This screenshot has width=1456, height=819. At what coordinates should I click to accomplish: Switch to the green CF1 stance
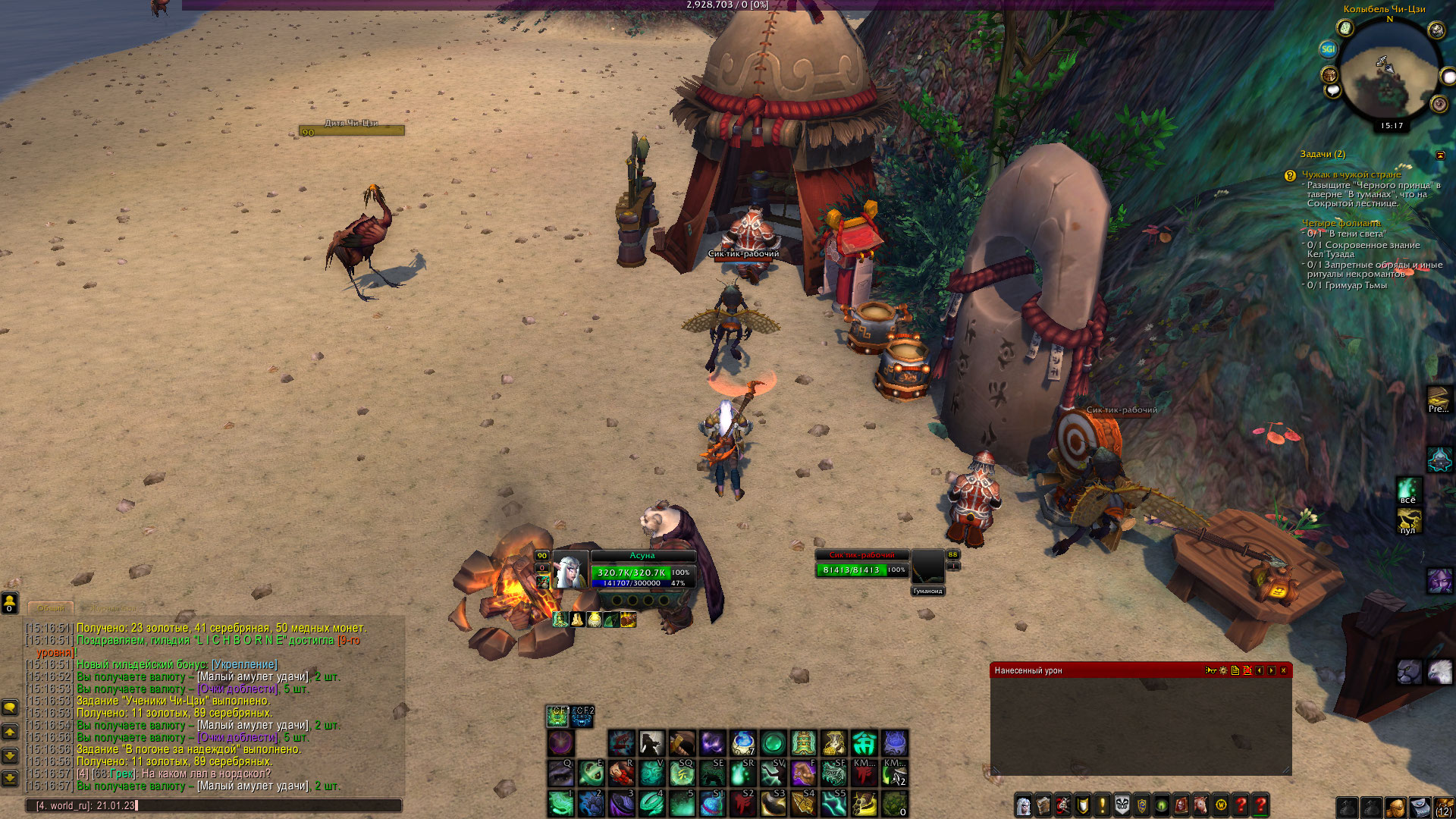pyautogui.click(x=557, y=716)
